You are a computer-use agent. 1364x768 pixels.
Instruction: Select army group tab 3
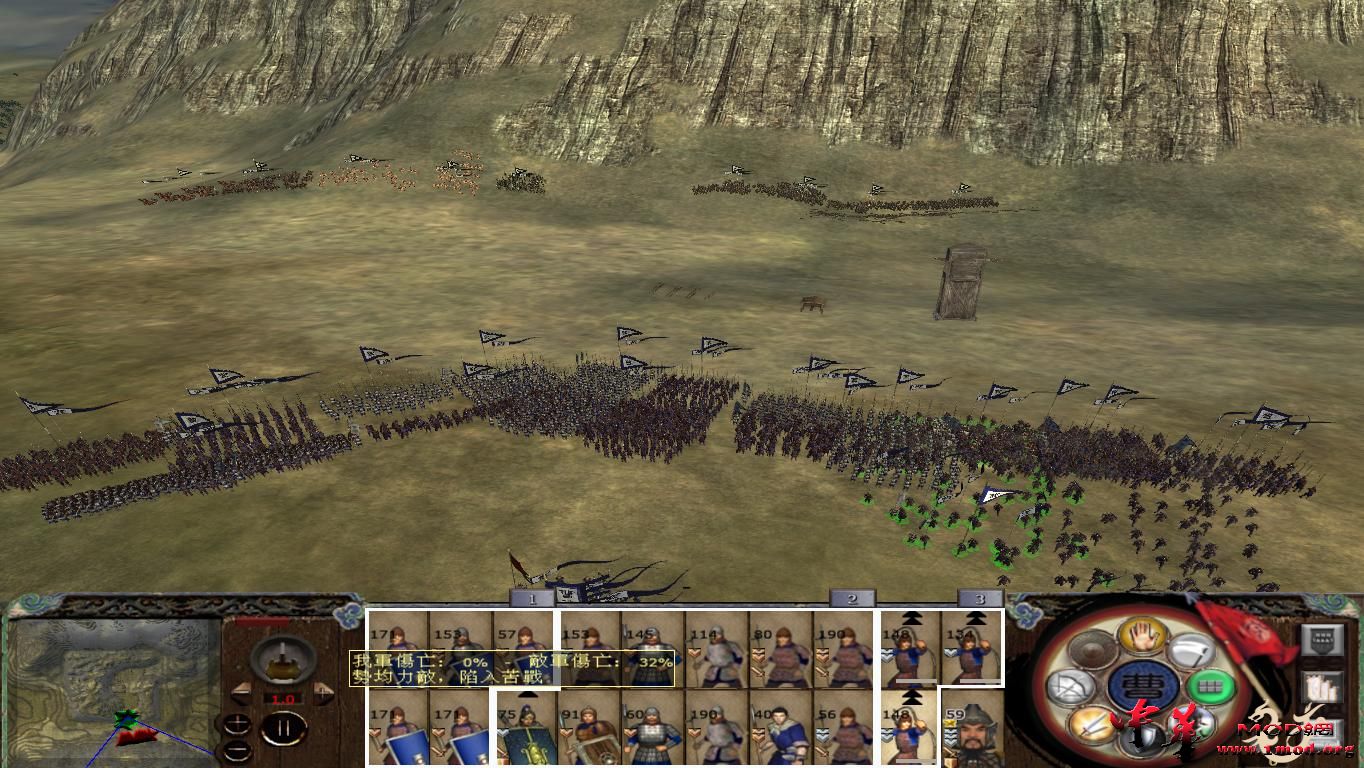[x=982, y=599]
